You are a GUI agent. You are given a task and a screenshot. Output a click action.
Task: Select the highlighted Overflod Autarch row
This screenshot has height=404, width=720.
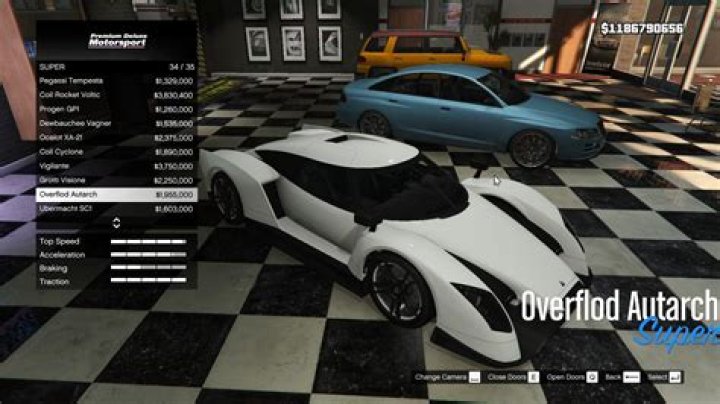pyautogui.click(x=115, y=194)
